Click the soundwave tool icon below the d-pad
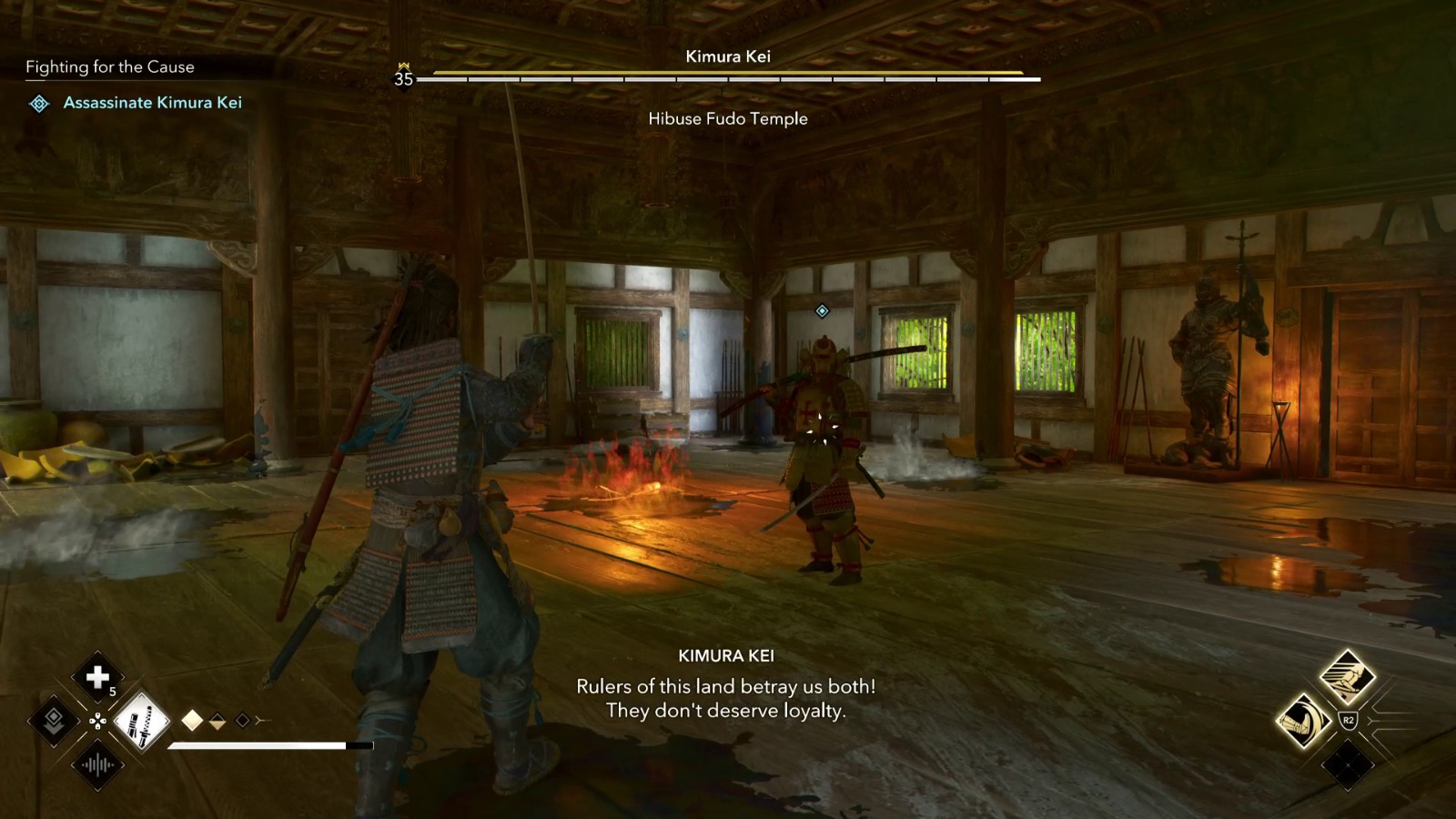The height and width of the screenshot is (819, 1456). 97,765
